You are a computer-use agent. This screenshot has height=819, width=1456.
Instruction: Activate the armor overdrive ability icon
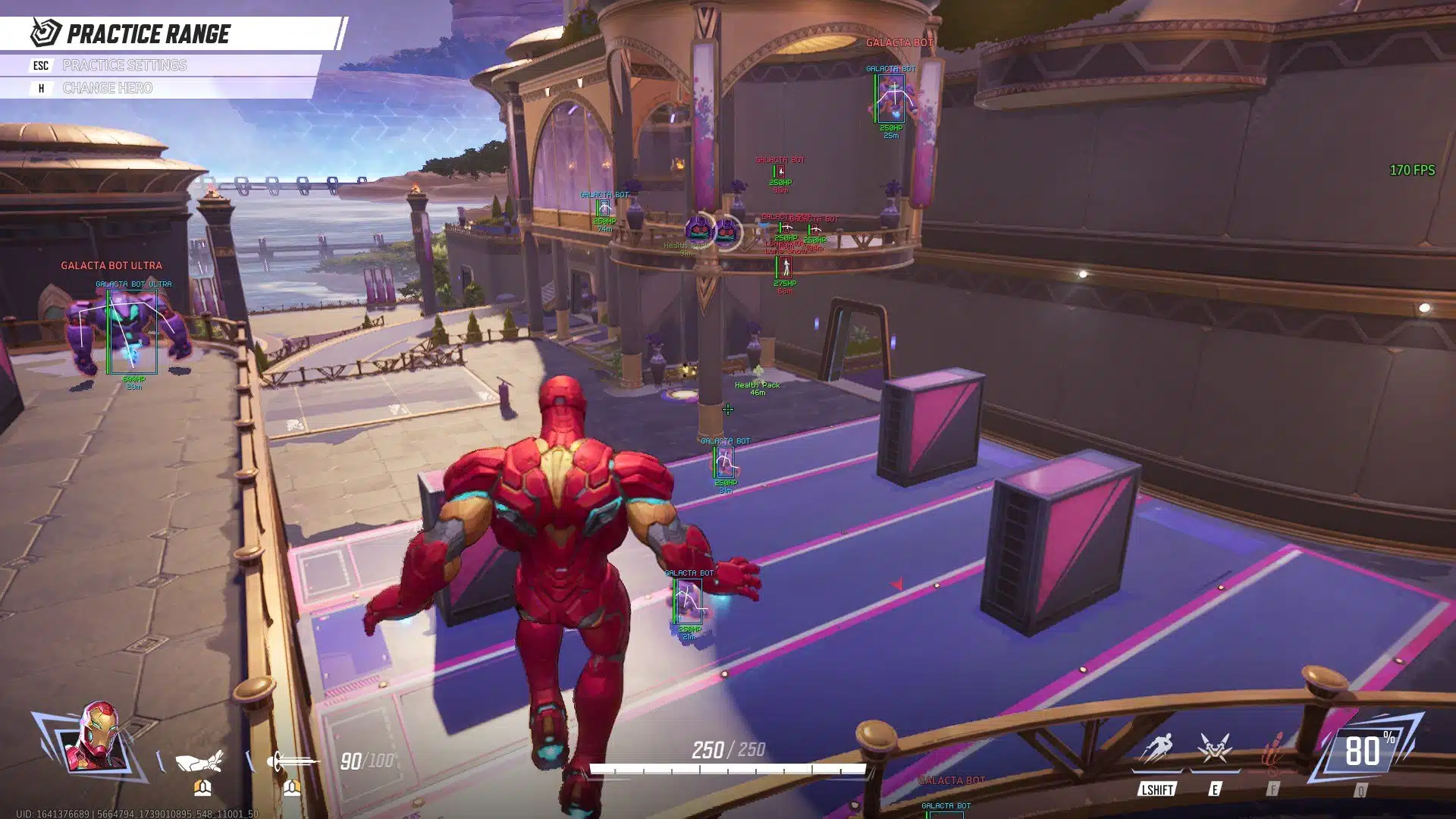pos(1215,749)
